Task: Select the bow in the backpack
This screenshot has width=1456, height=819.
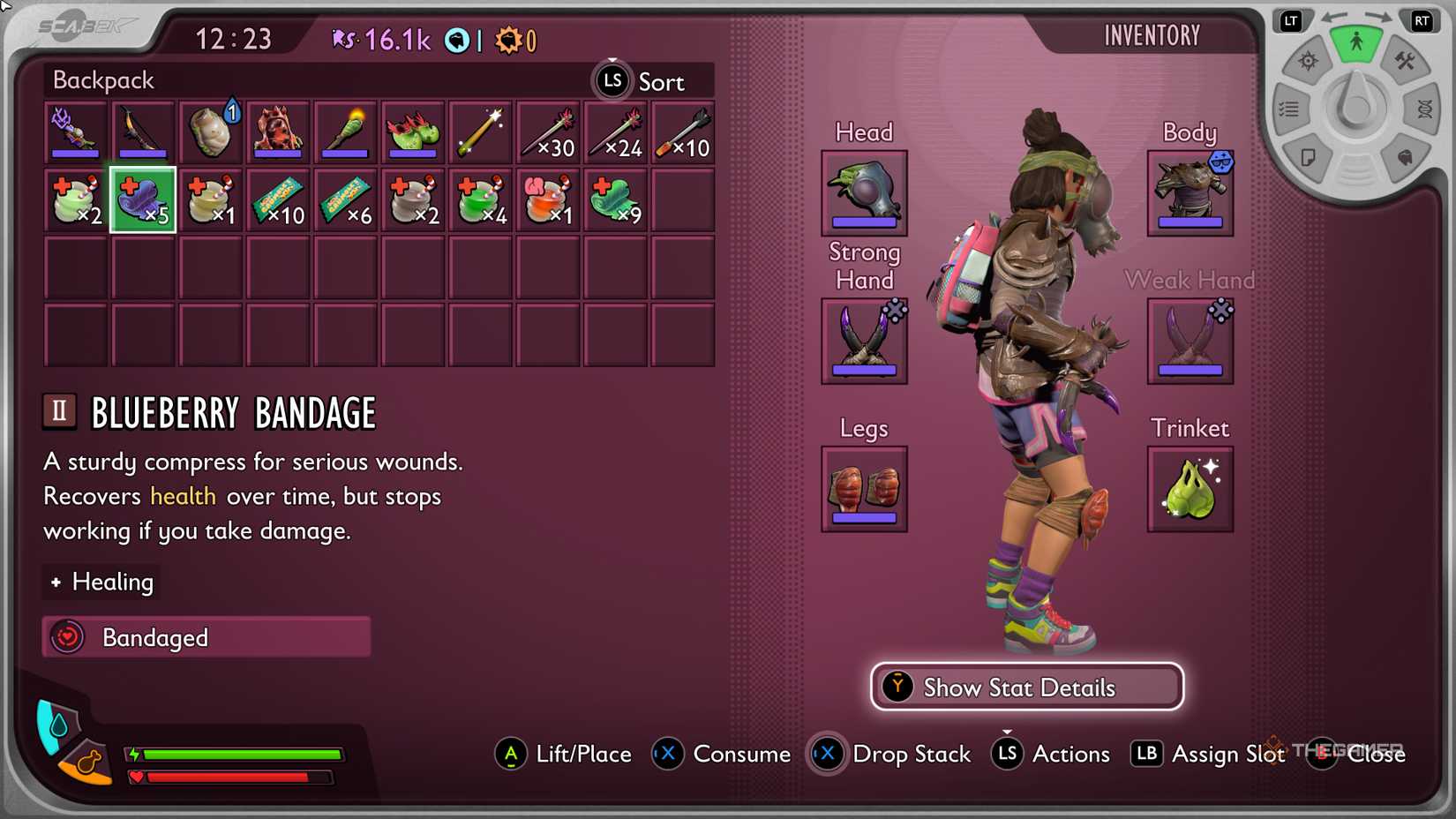Action: click(142, 132)
